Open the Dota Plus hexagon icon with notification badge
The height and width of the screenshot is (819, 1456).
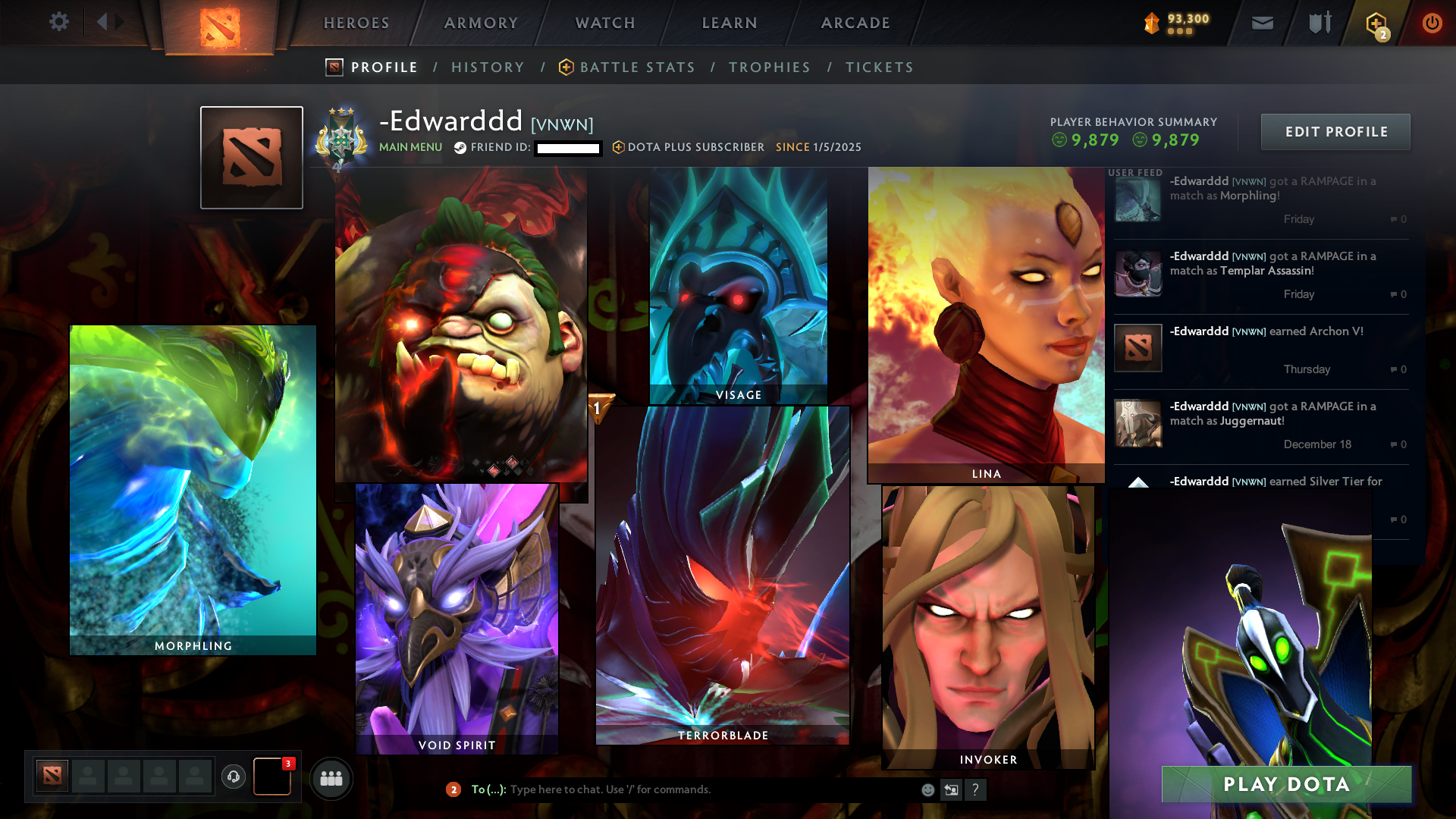1376,23
